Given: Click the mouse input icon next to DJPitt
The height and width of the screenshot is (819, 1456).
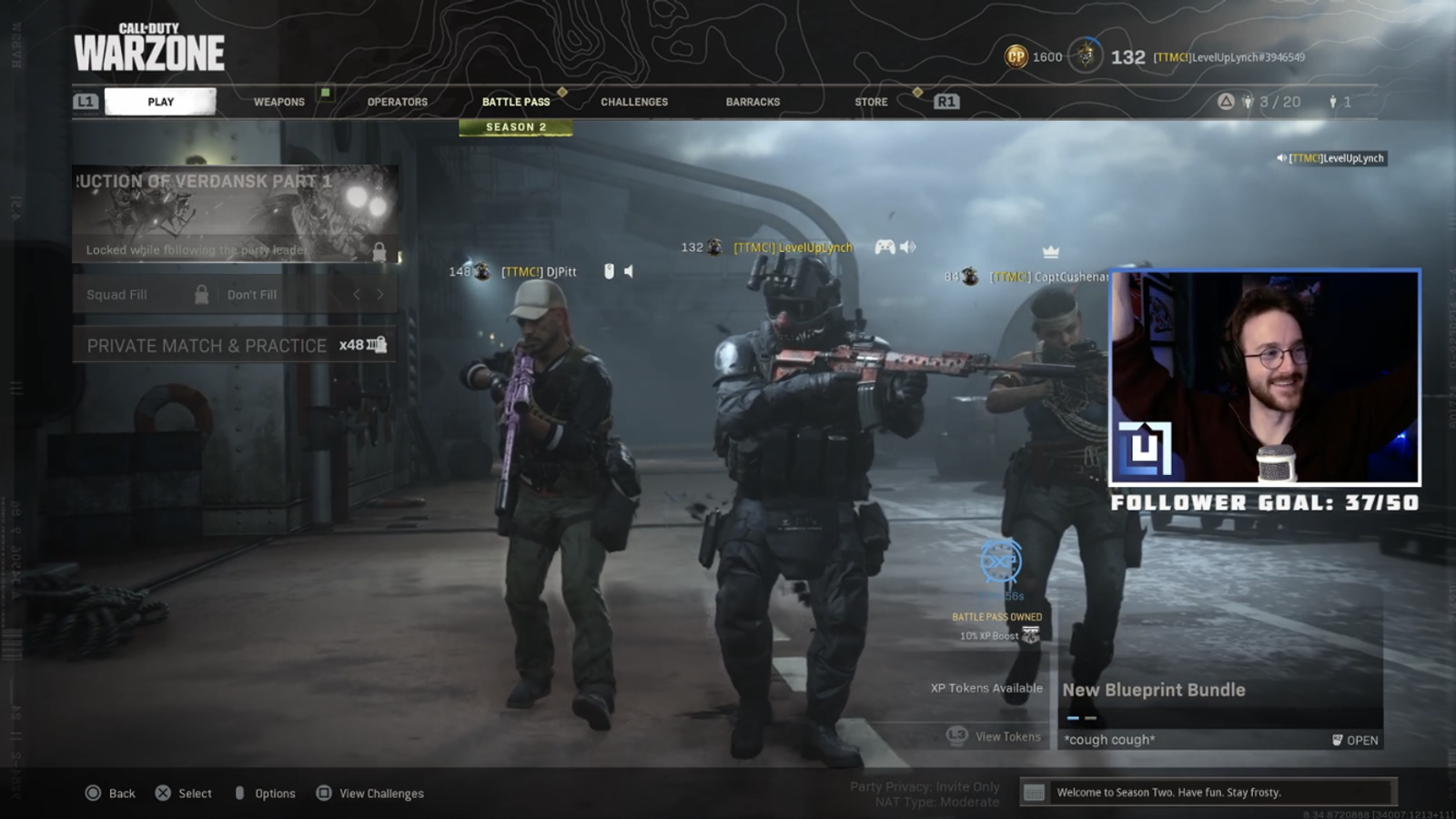Looking at the screenshot, I should coord(606,270).
